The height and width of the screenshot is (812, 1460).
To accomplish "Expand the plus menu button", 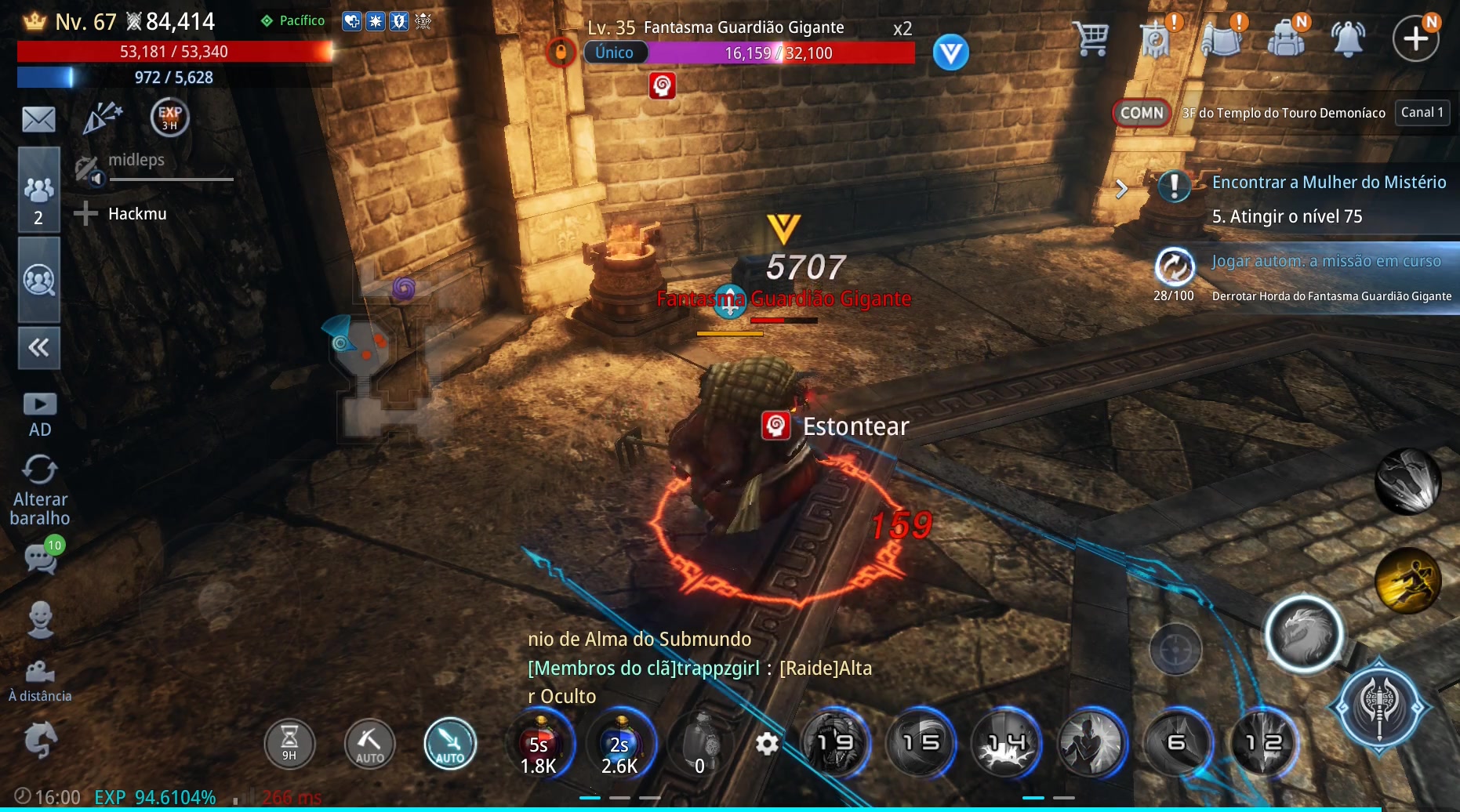I will [1415, 38].
